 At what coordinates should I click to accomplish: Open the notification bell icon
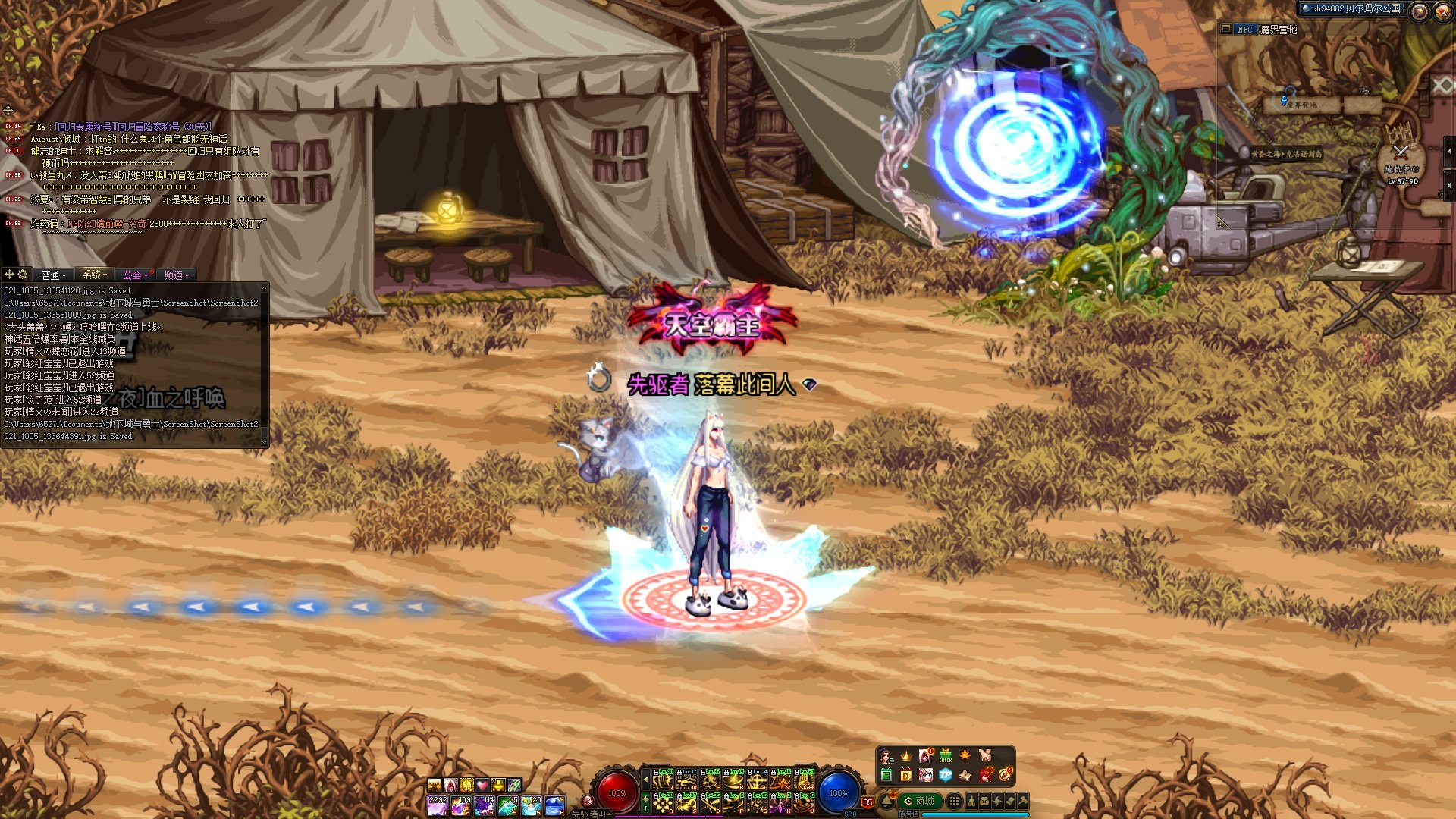click(x=886, y=801)
